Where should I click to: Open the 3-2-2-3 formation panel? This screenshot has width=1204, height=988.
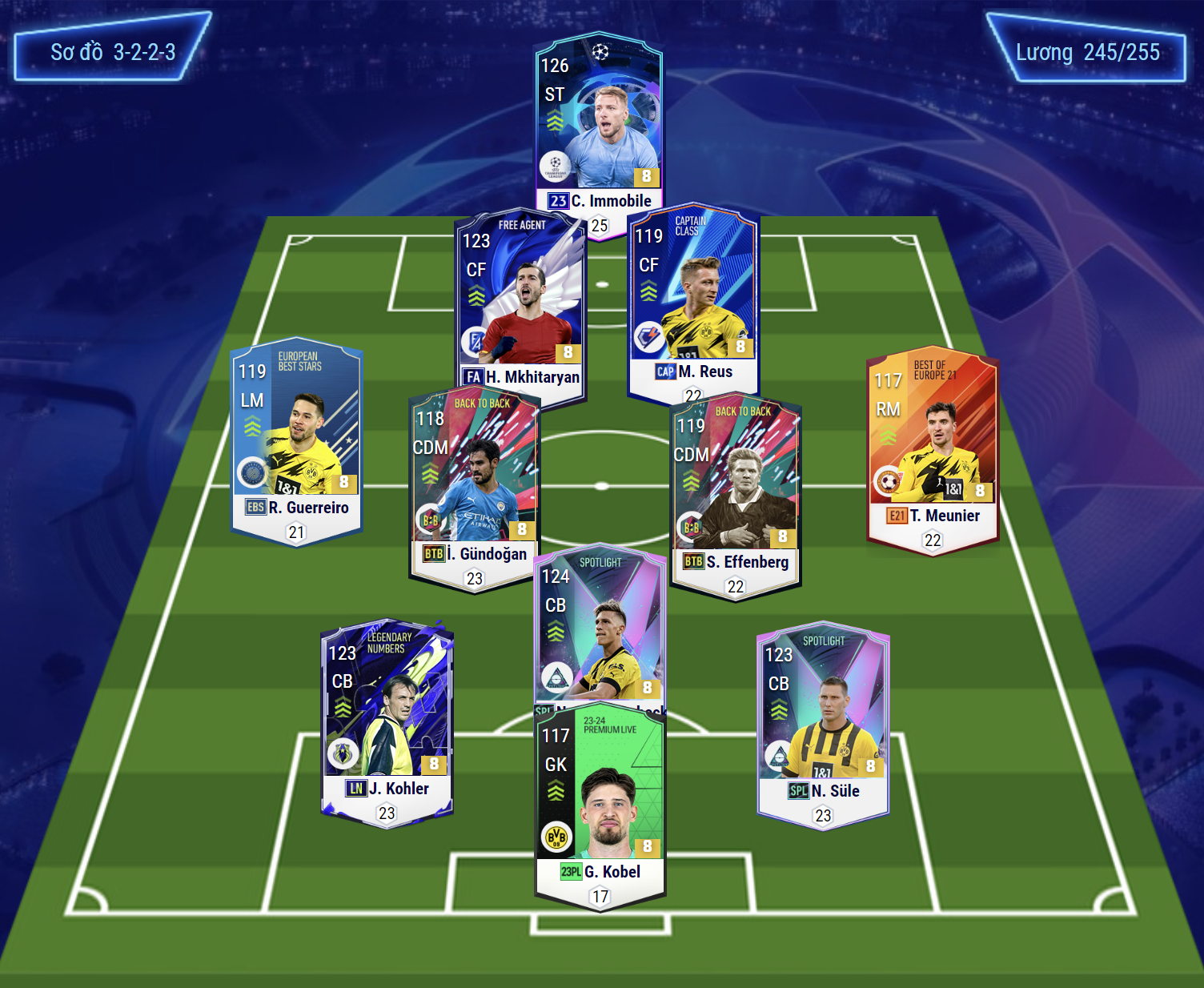(x=112, y=52)
